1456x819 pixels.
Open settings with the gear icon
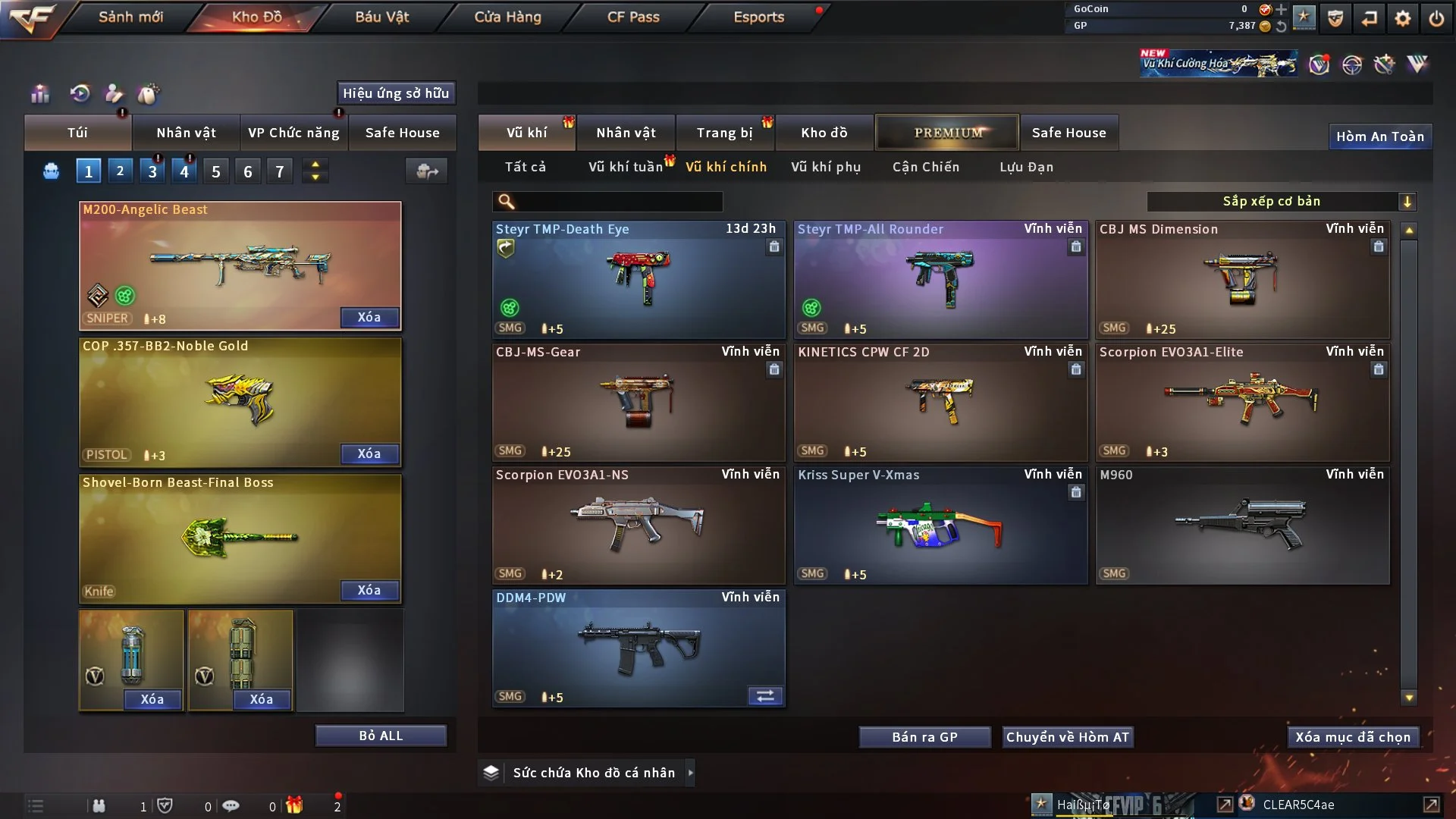(1403, 18)
